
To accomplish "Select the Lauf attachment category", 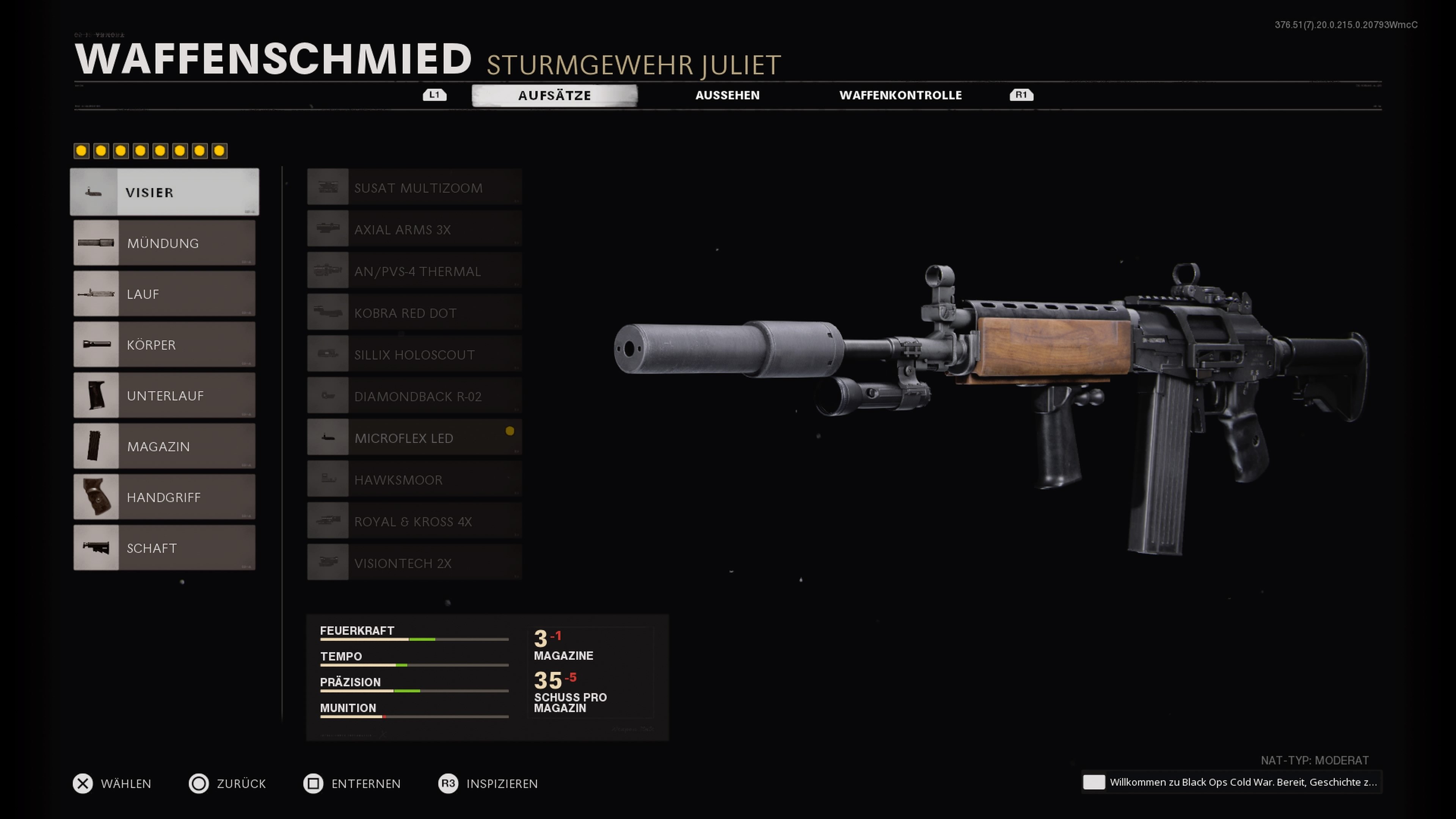I will (x=165, y=294).
